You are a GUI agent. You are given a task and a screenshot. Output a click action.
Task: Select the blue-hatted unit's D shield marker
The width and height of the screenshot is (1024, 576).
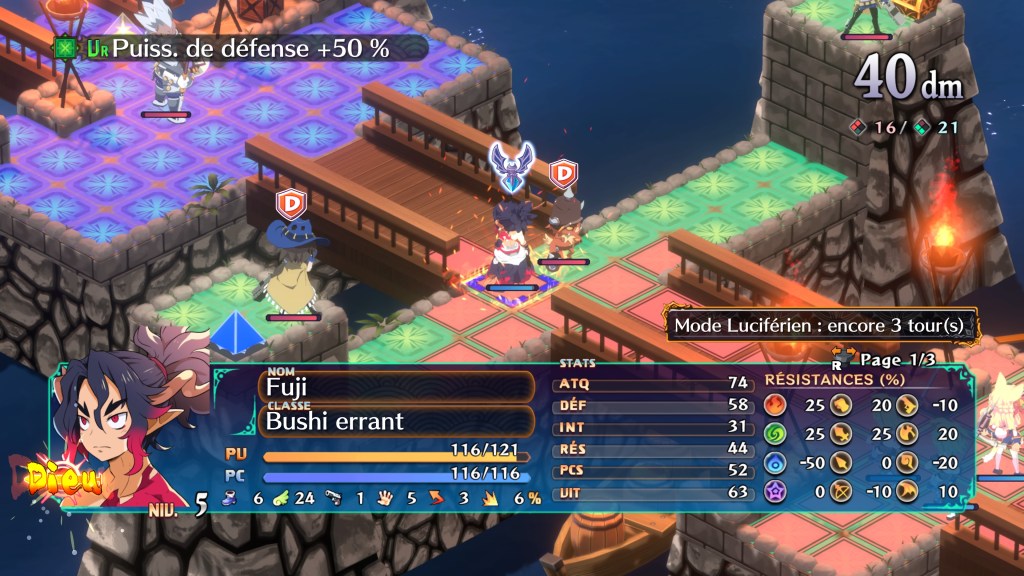coord(290,204)
